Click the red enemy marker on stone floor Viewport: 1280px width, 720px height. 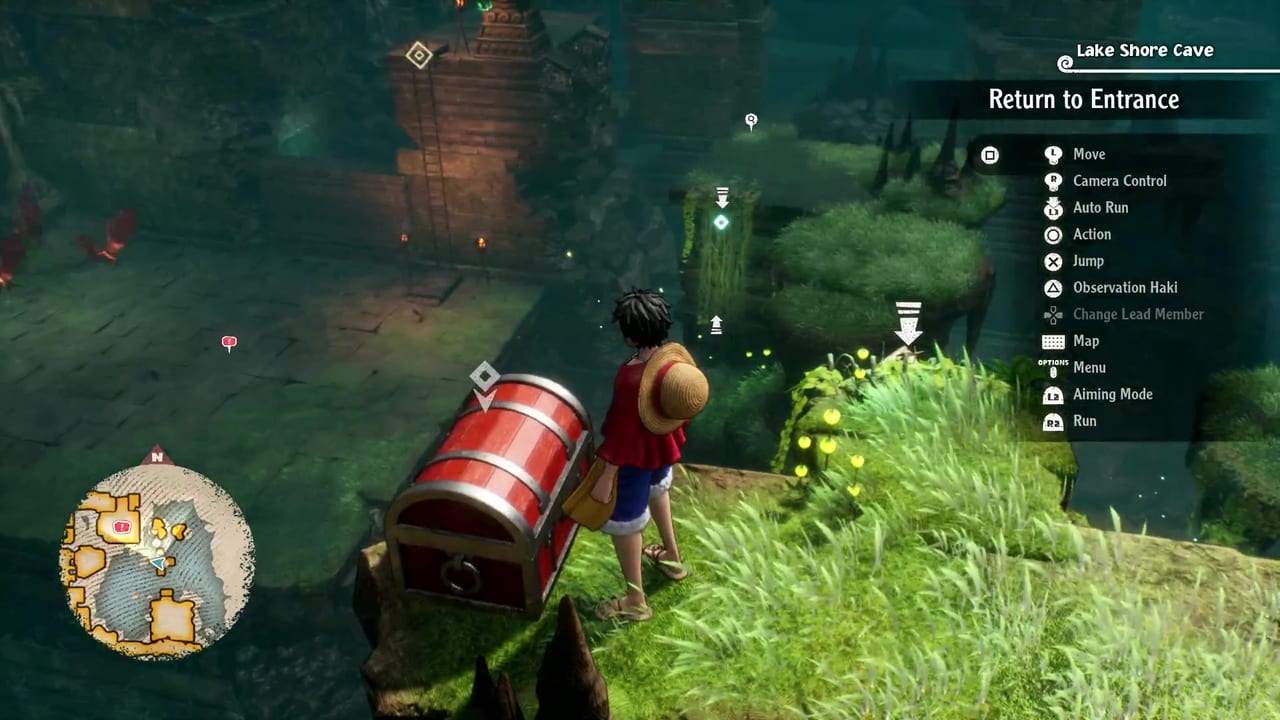229,343
